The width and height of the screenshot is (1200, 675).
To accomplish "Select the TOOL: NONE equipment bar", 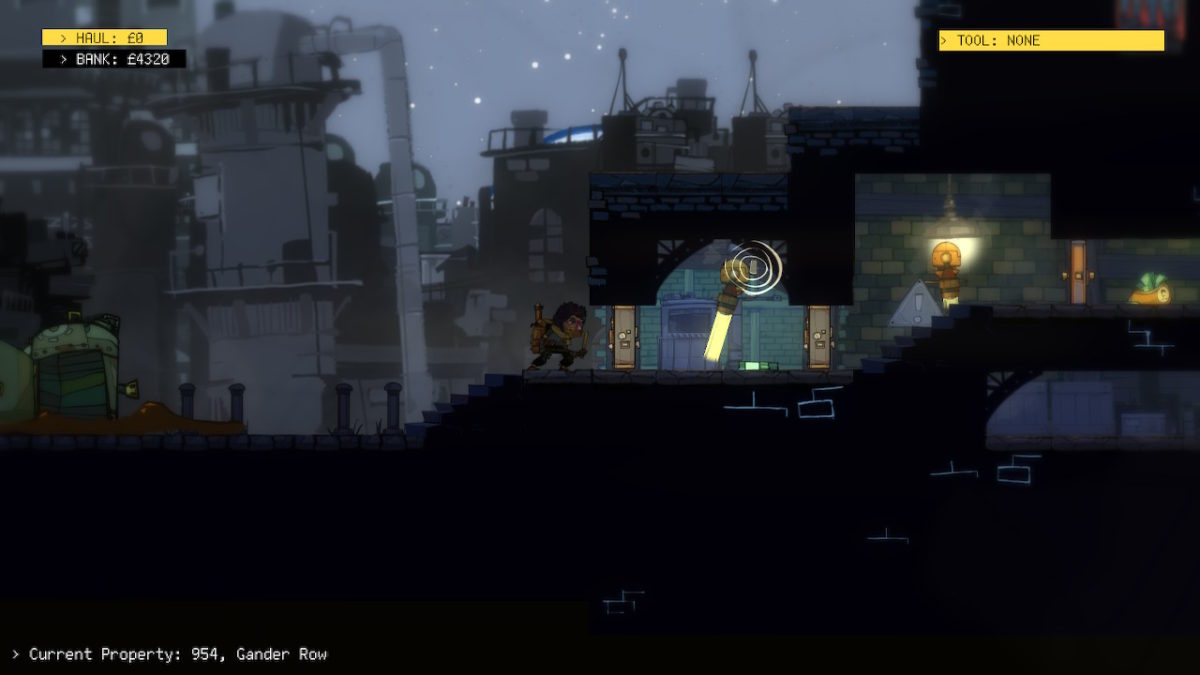I will tap(1050, 41).
